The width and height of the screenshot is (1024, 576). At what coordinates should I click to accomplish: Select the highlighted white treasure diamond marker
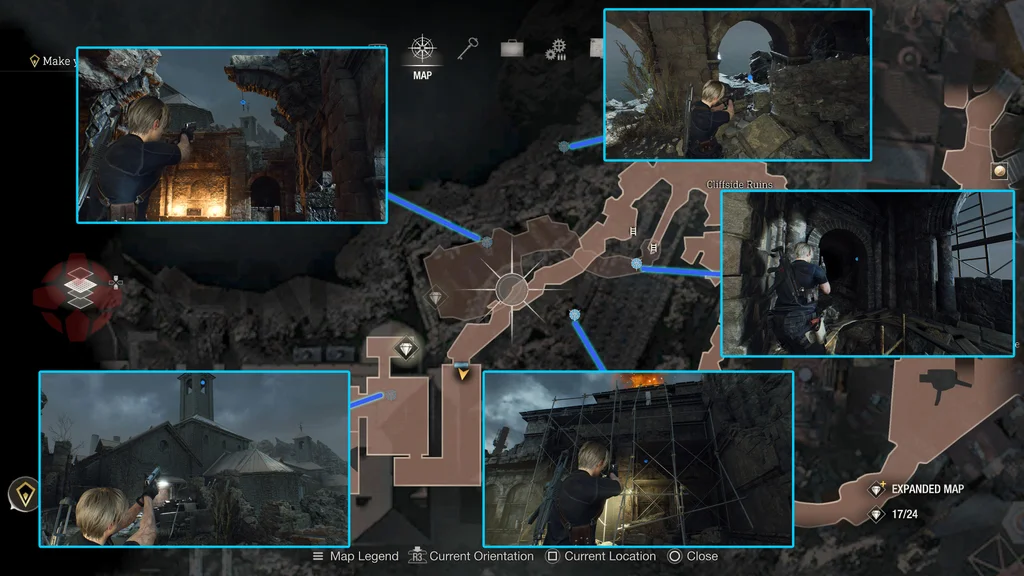coord(406,349)
